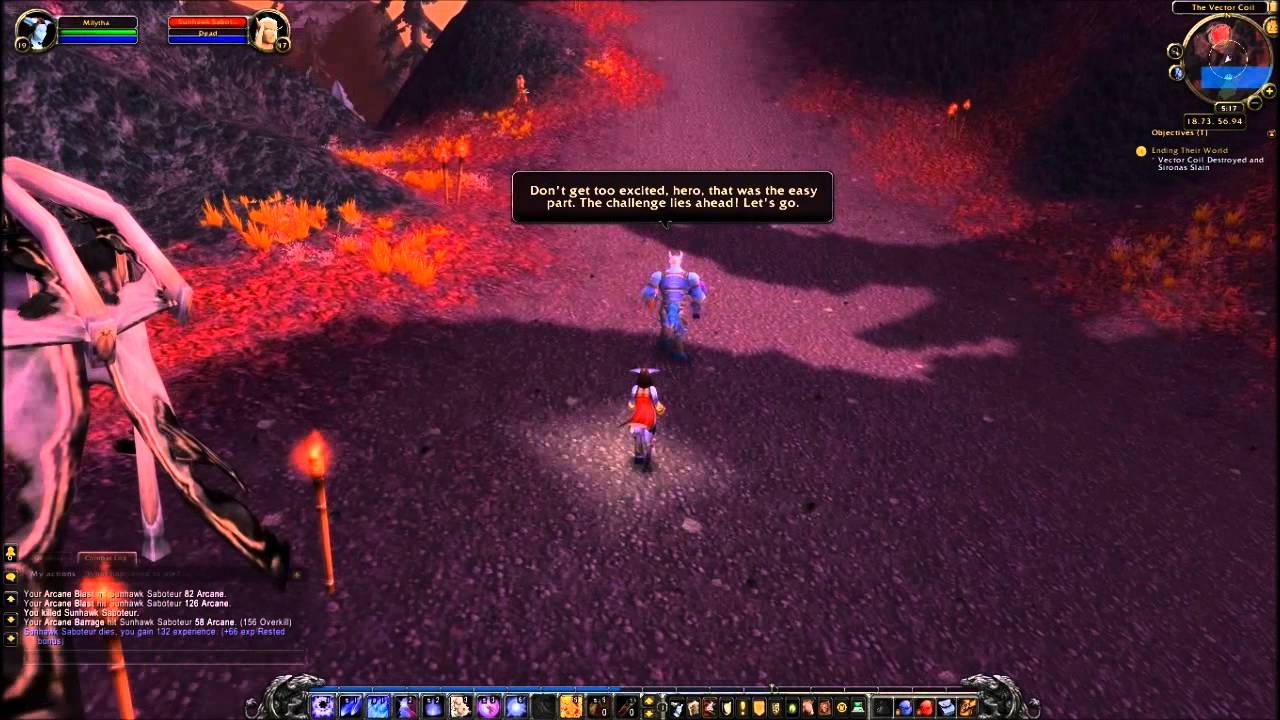
Task: Cast Arcane Blast from the action bar
Action: click(322, 703)
